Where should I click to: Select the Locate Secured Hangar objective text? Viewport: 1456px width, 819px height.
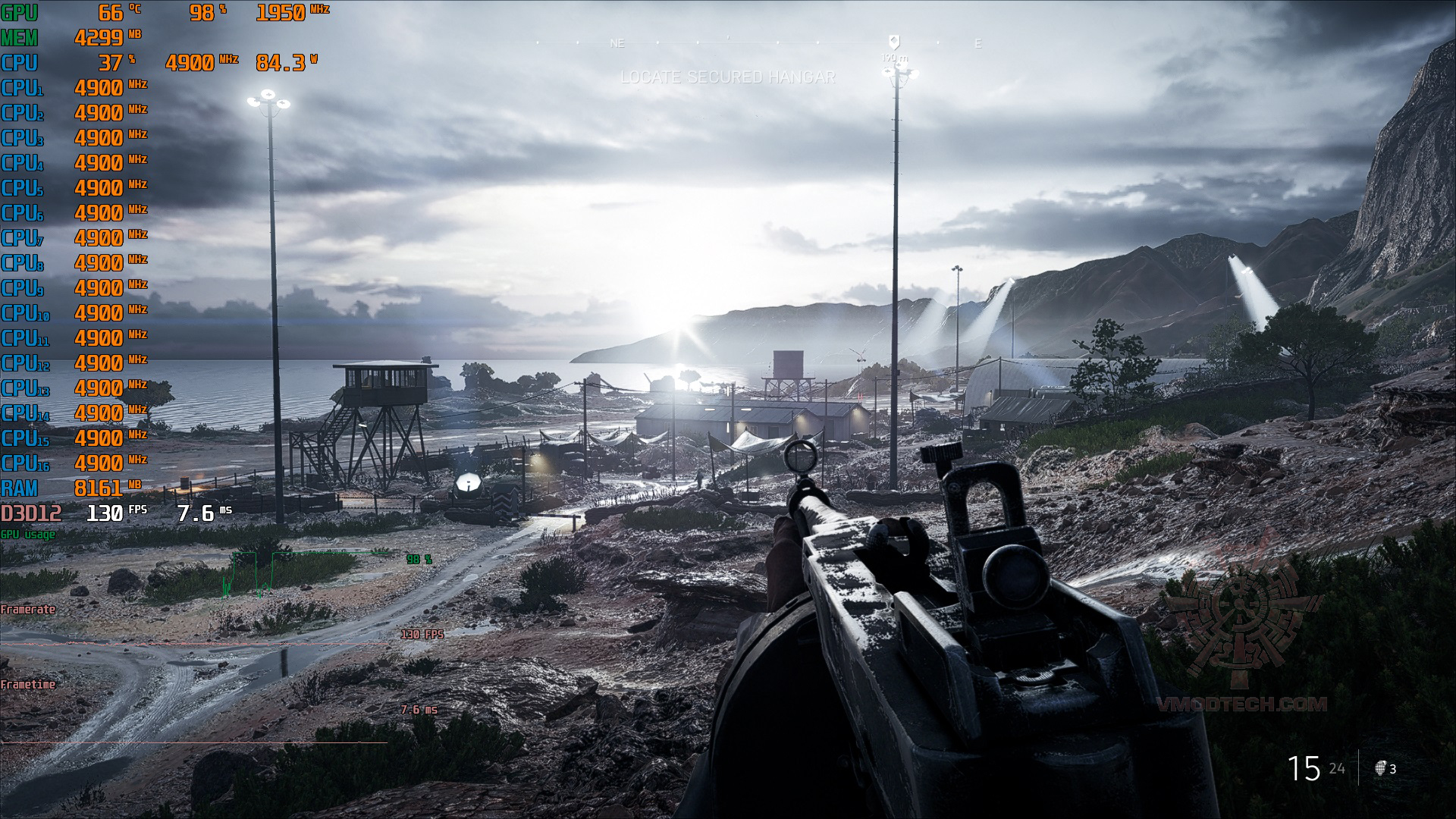tap(727, 77)
